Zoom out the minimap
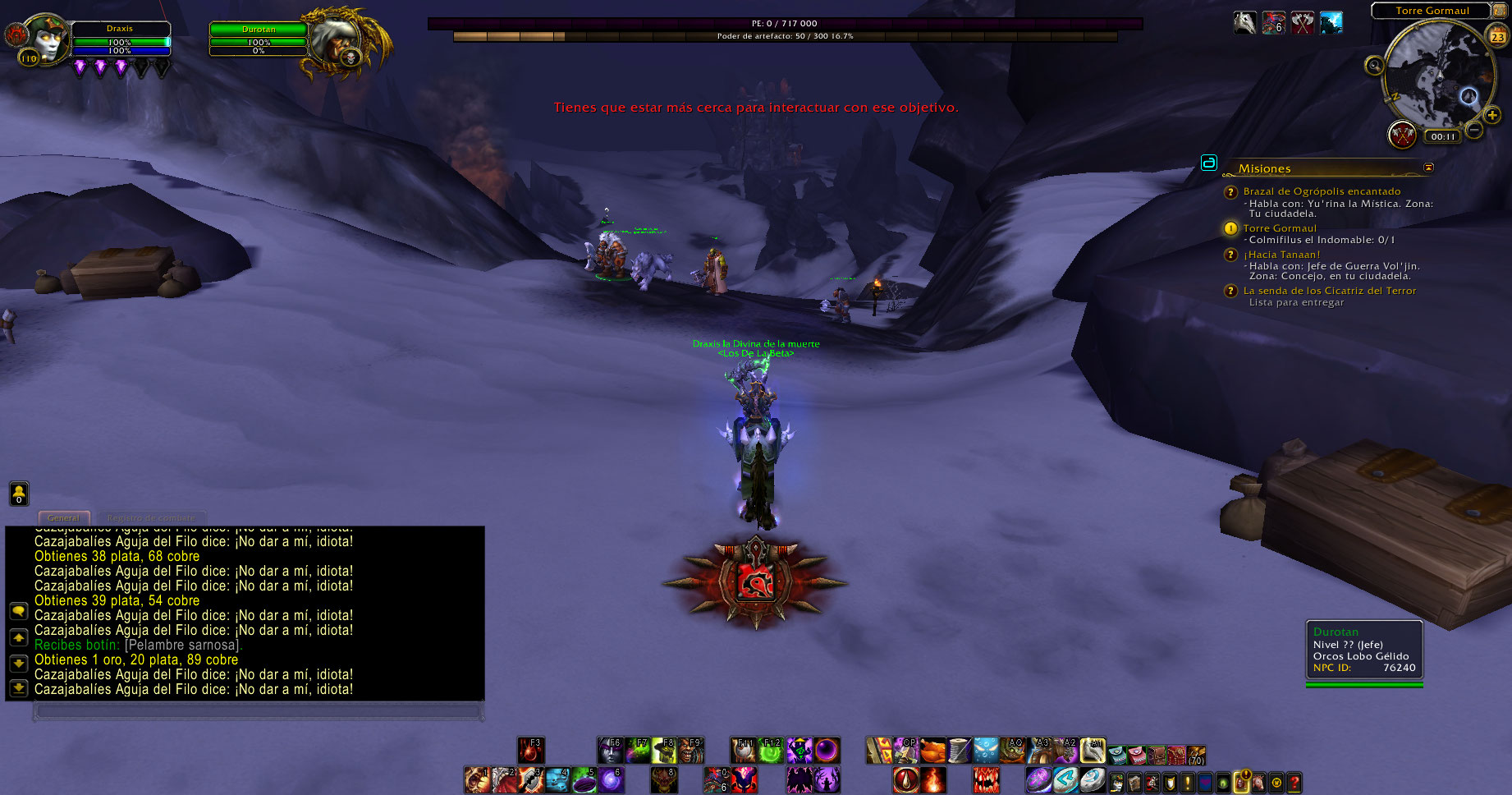1512x795 pixels. click(1474, 130)
